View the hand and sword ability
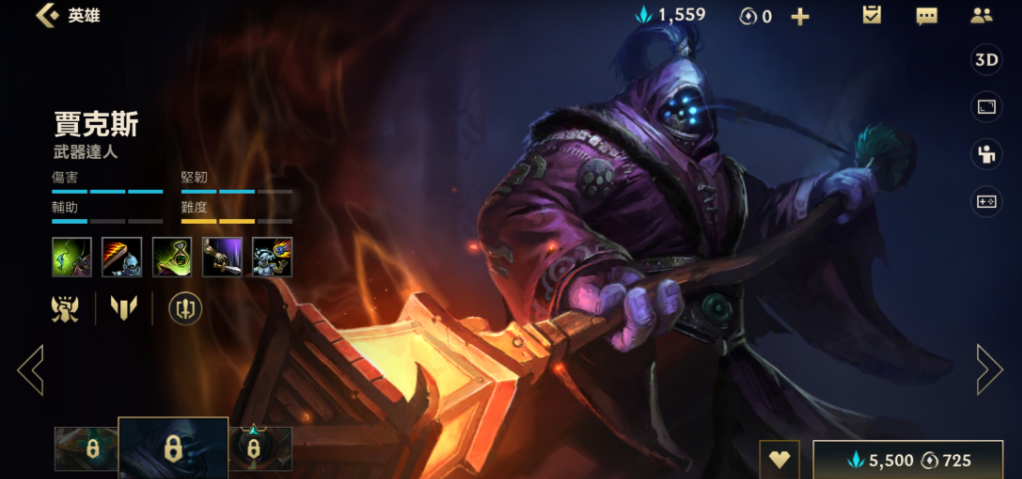The image size is (1022, 479). point(222,257)
